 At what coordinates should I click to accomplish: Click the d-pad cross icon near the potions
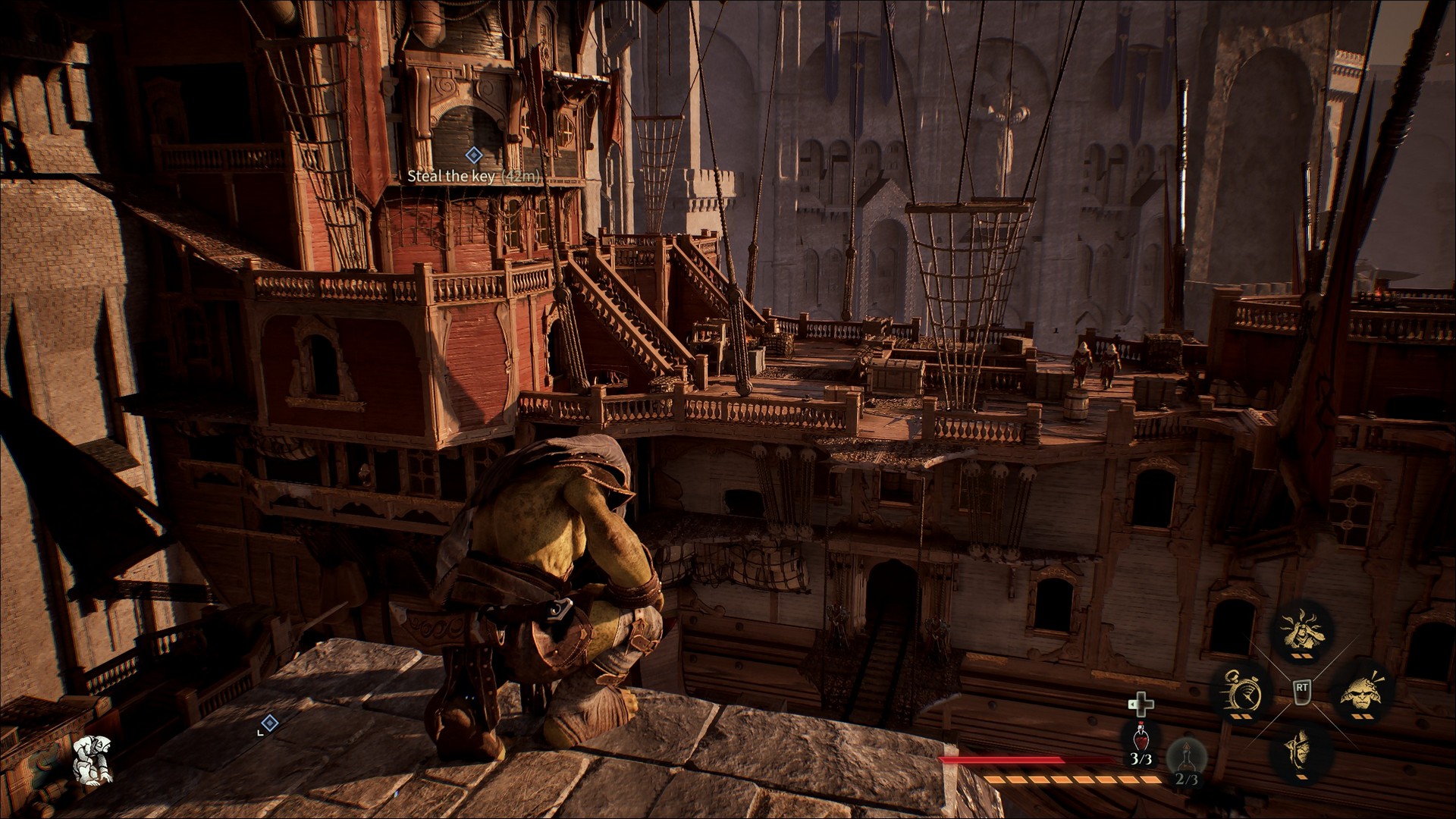(x=1141, y=704)
